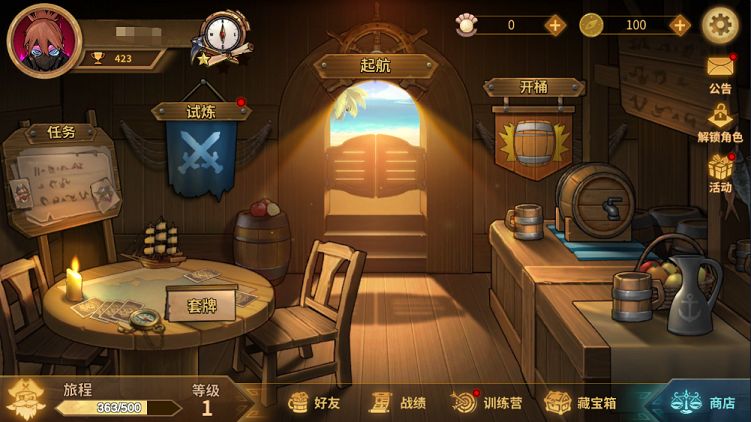Open the 好友 friends list
The width and height of the screenshot is (751, 422).
coord(315,402)
